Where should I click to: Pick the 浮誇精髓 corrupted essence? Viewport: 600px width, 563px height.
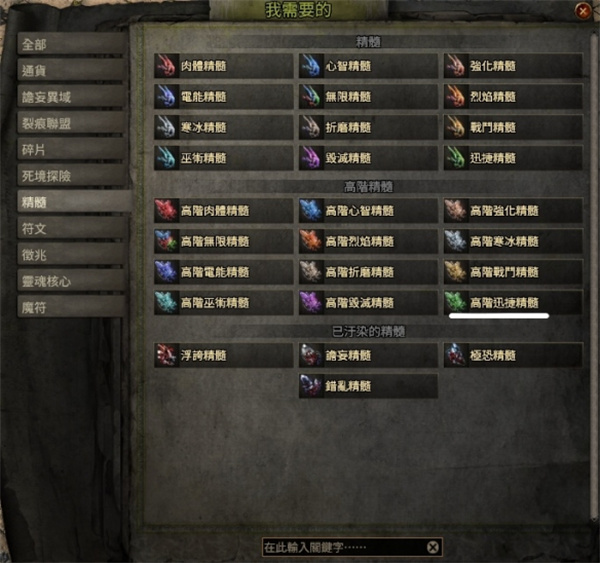click(x=223, y=355)
